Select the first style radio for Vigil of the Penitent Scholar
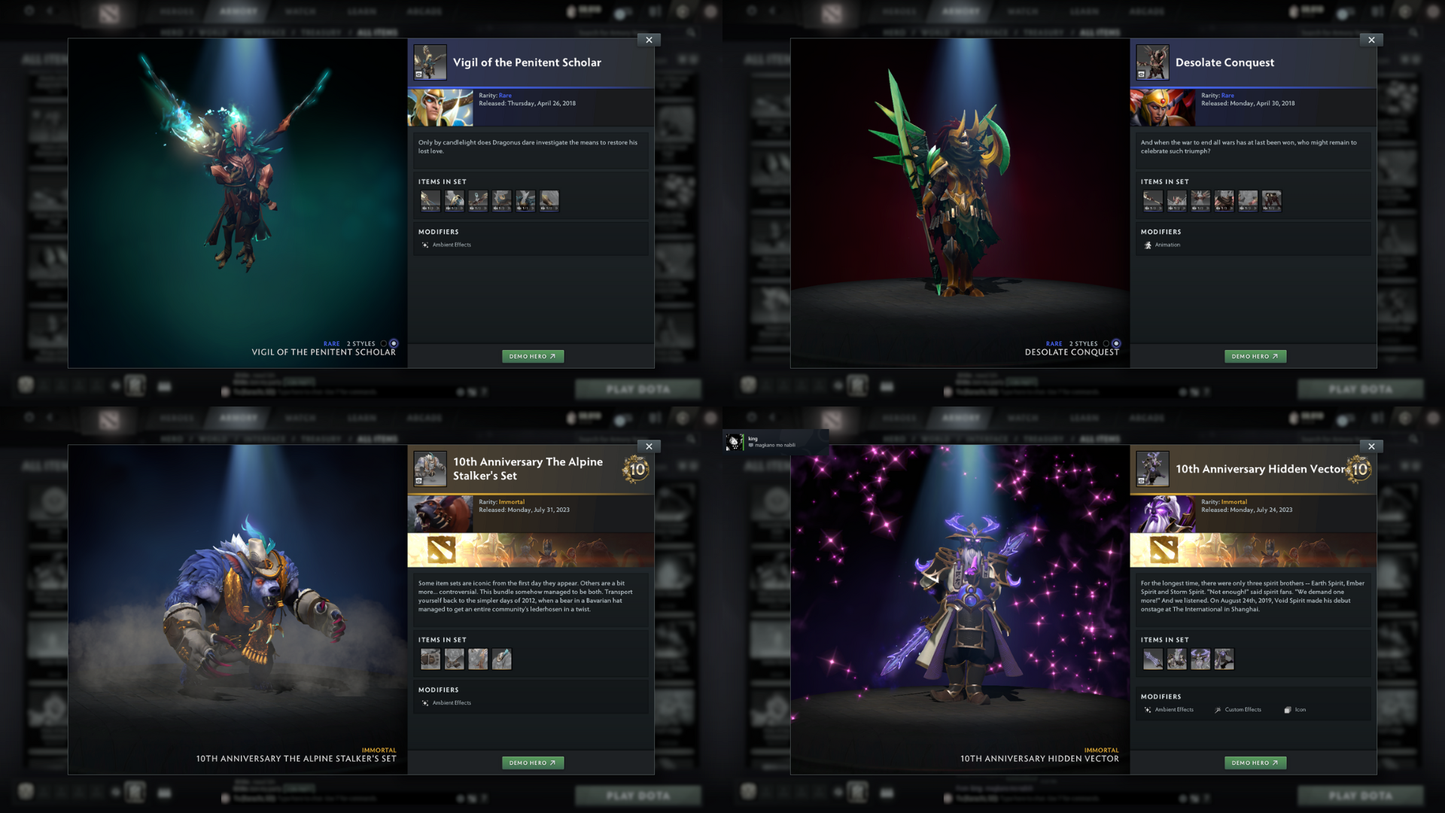1445x813 pixels. (383, 343)
